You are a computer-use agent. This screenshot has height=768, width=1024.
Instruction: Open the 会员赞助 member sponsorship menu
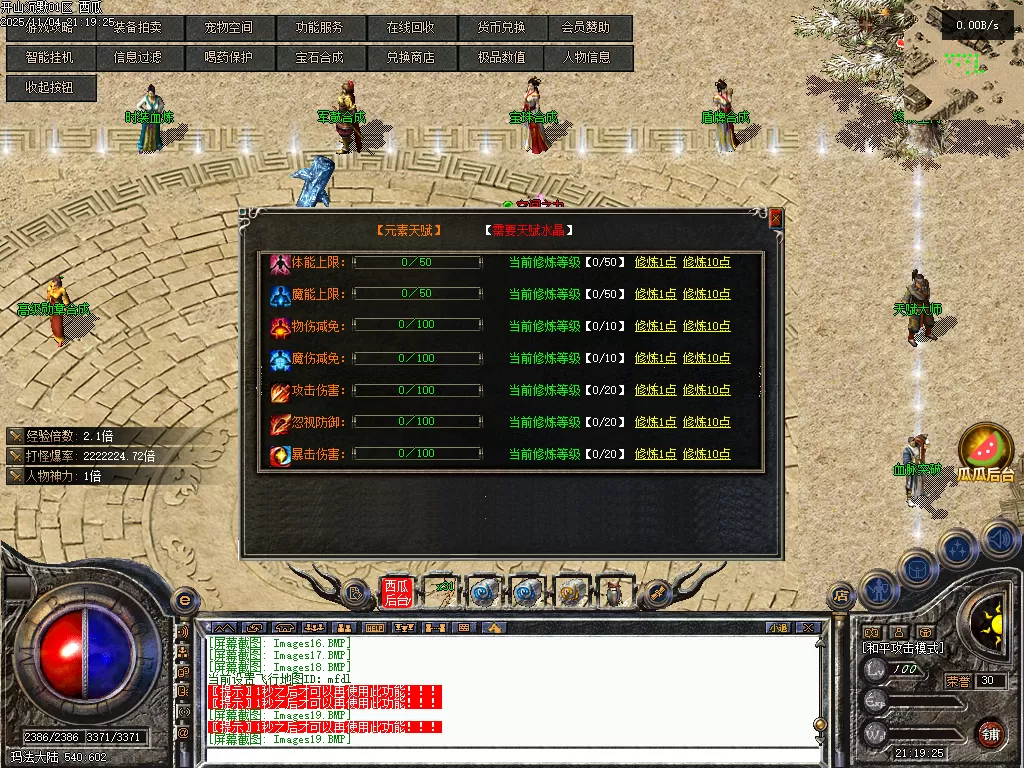[586, 28]
